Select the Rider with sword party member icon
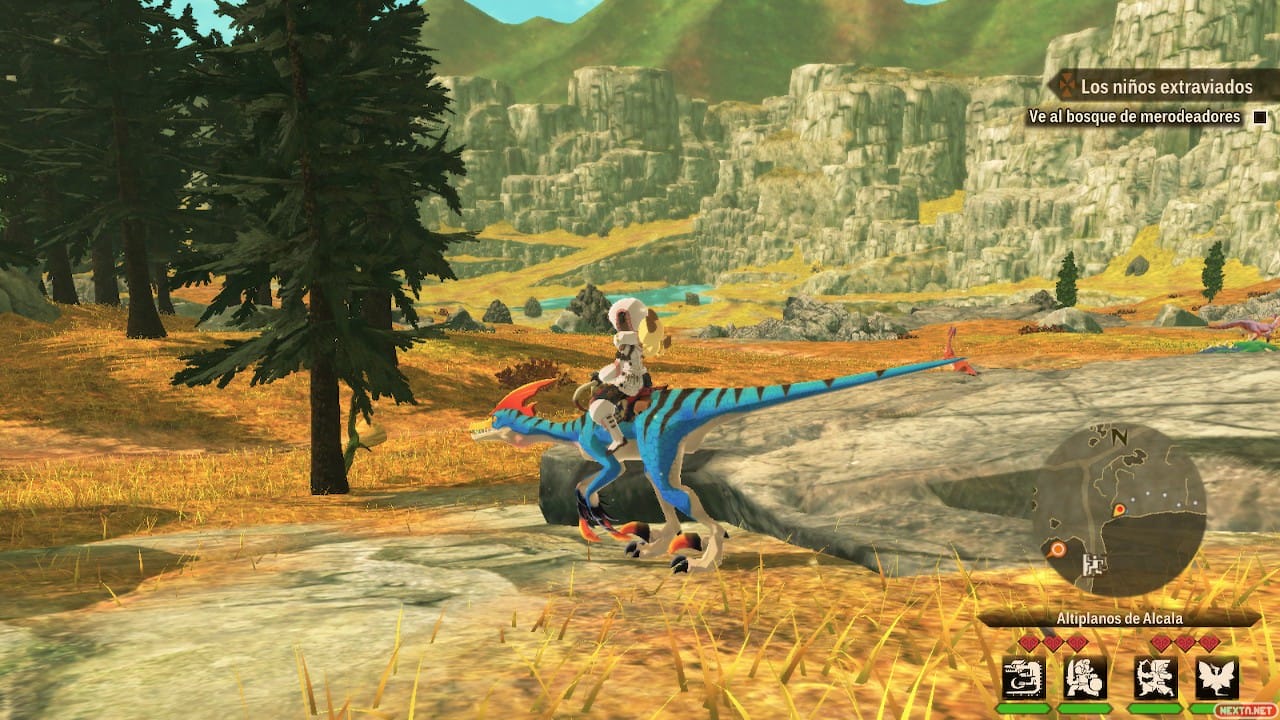The height and width of the screenshot is (720, 1280). pyautogui.click(x=1082, y=678)
